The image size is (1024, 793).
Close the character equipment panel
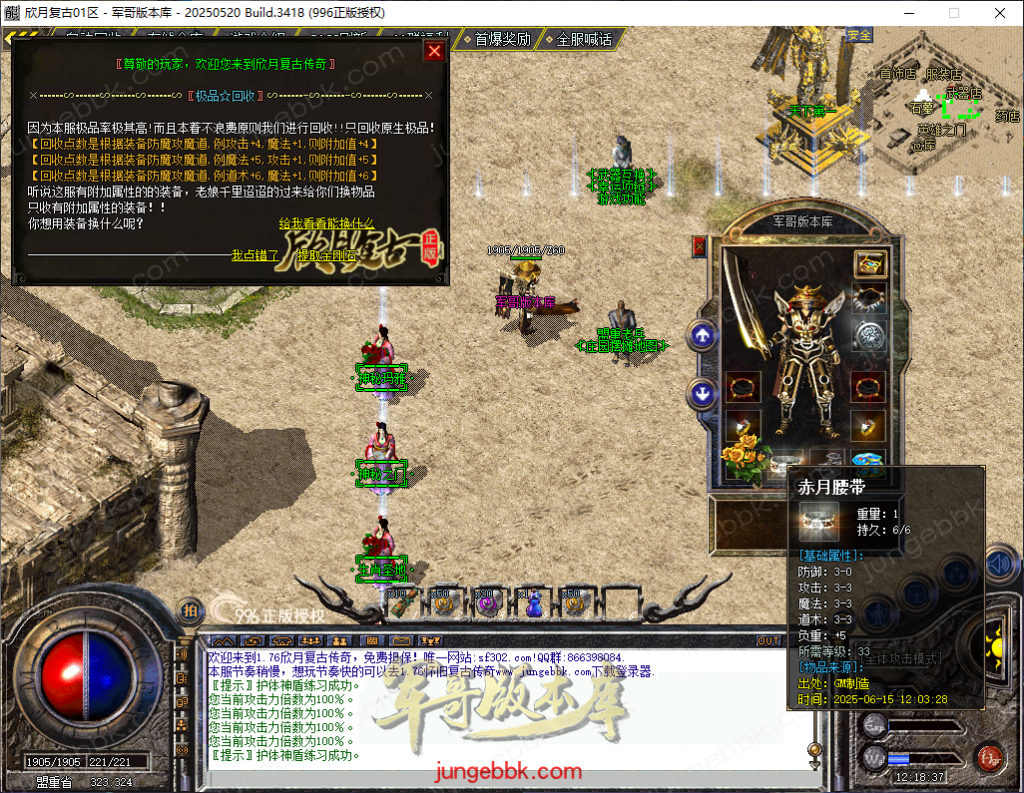tap(699, 245)
